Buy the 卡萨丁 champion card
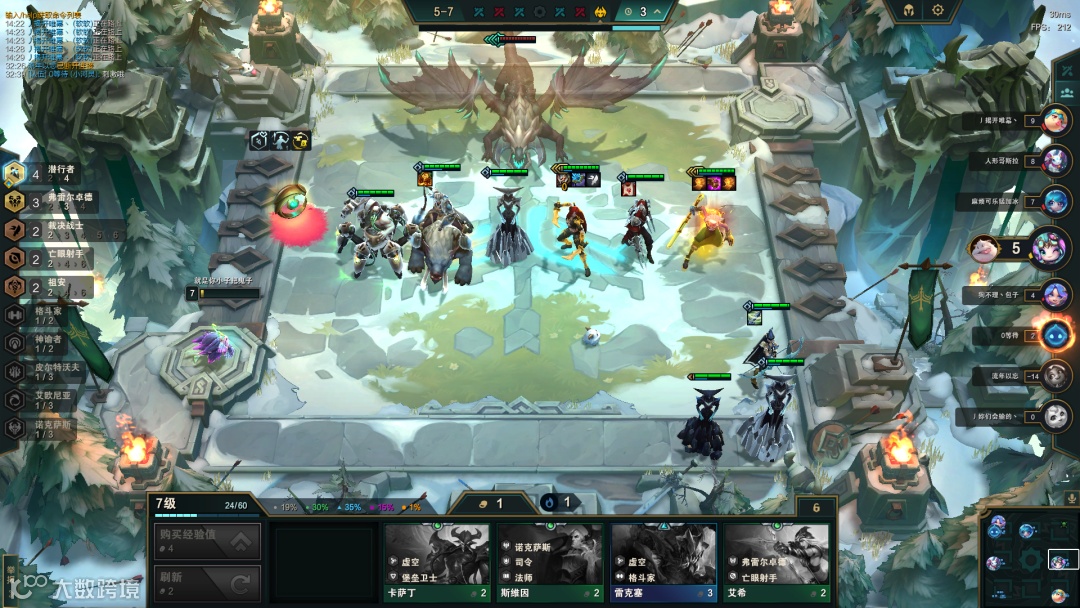Screen dimensions: 1080x608 [x=437, y=562]
